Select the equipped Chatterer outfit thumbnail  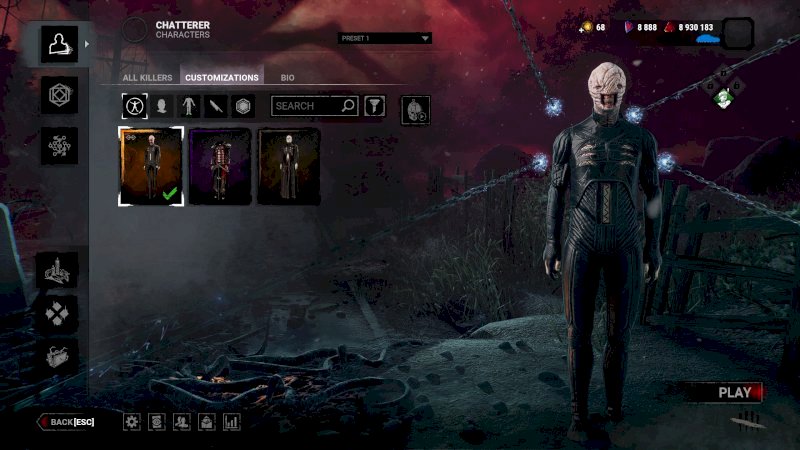[150, 166]
